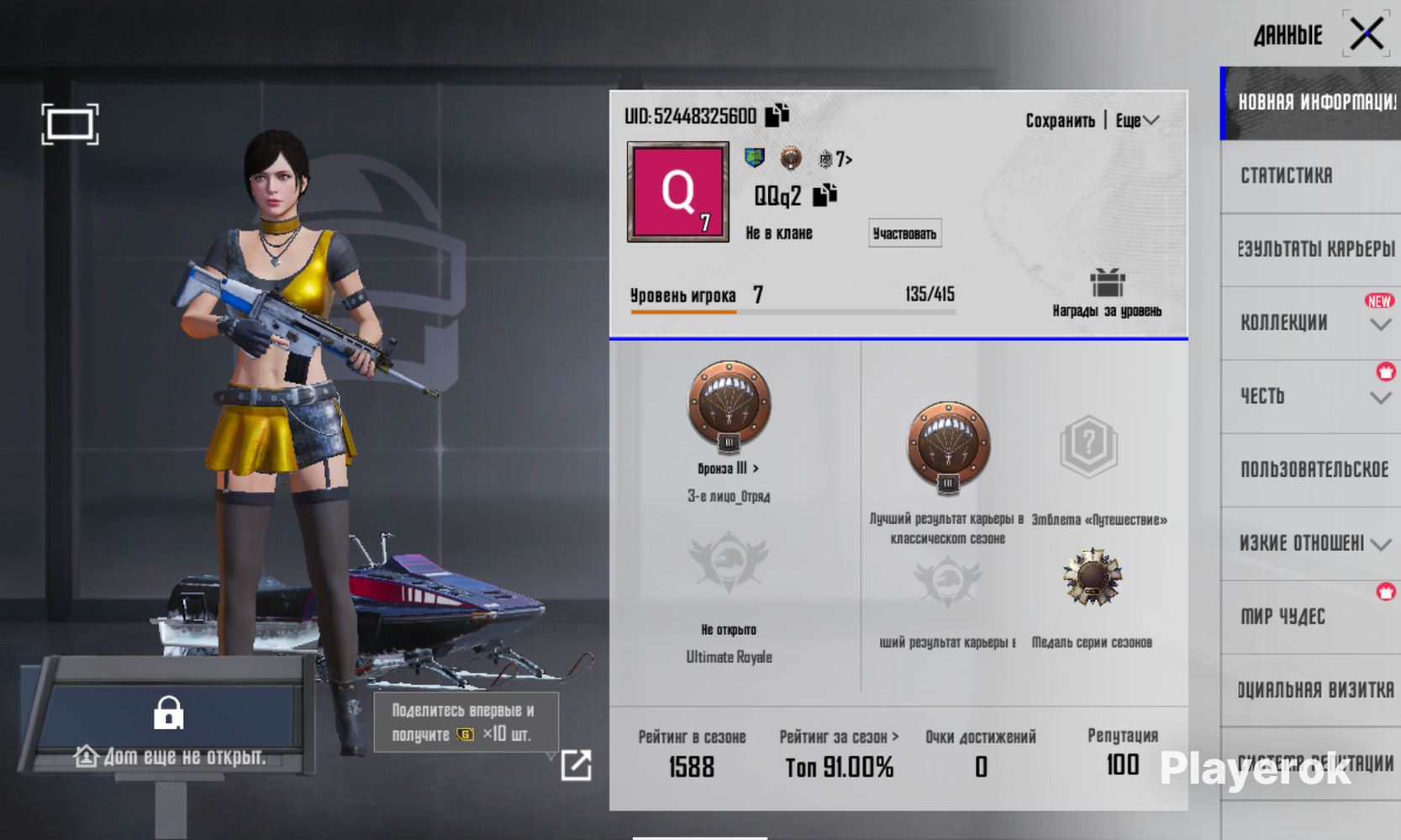Click the share arrow icon
This screenshot has width=1401, height=840.
pos(576,764)
